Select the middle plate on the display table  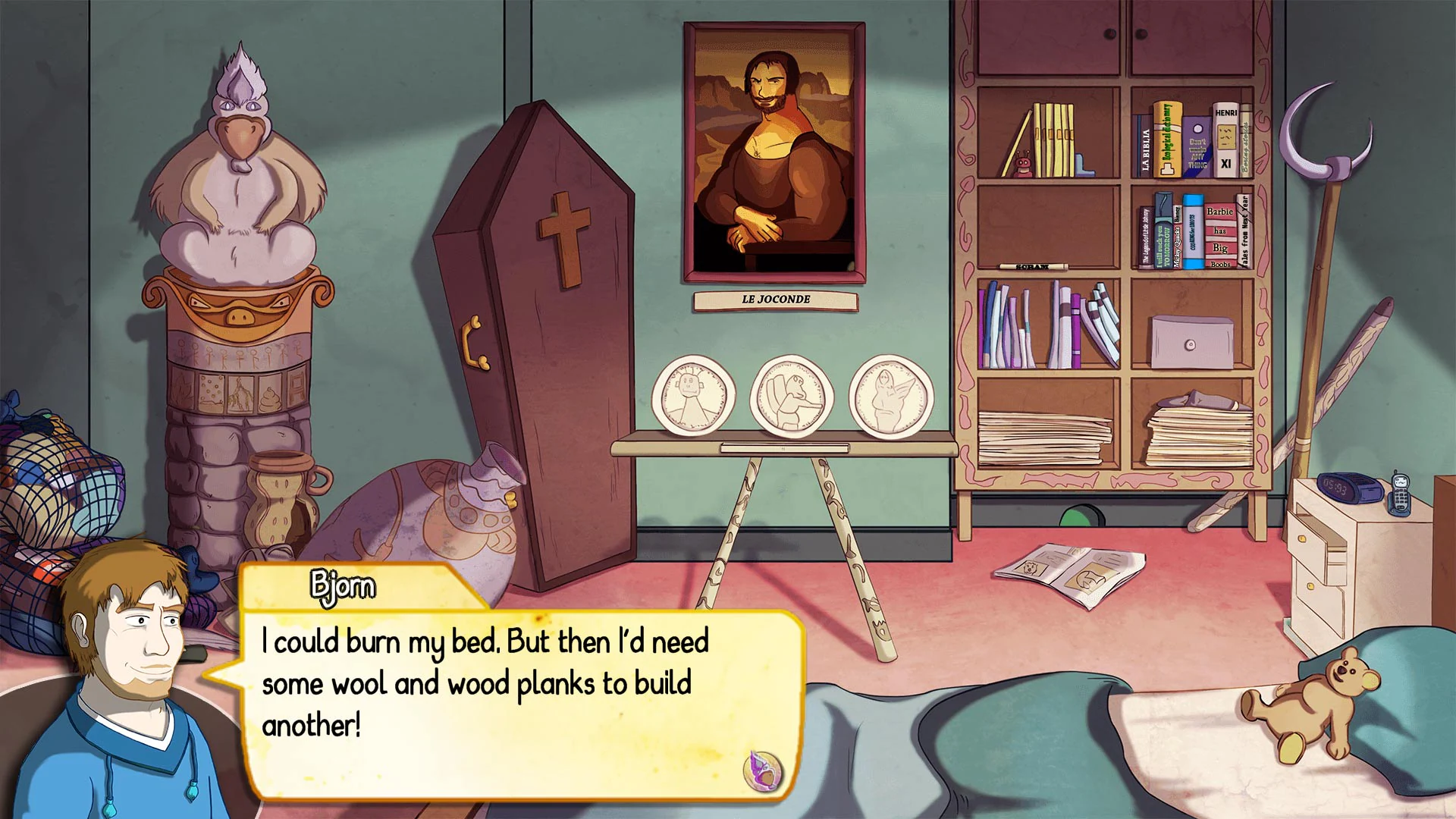point(790,394)
